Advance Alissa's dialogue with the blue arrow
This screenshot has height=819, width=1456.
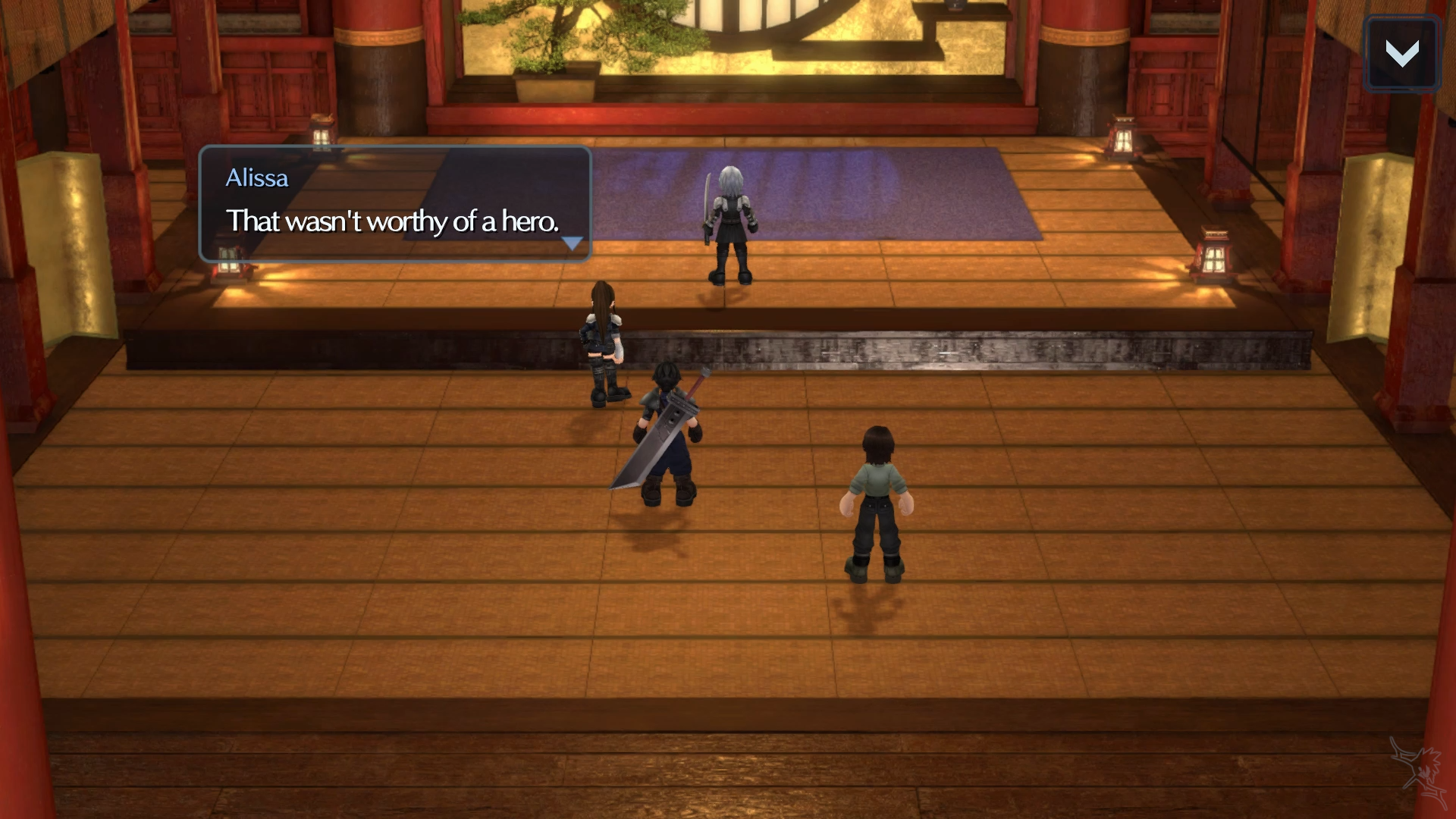pyautogui.click(x=572, y=243)
